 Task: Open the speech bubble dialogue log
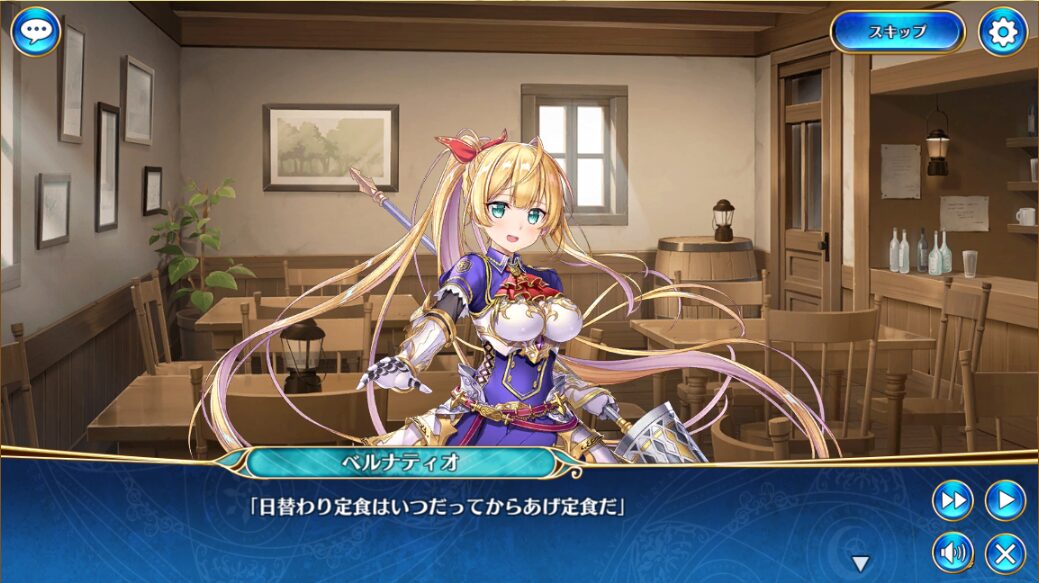point(36,32)
